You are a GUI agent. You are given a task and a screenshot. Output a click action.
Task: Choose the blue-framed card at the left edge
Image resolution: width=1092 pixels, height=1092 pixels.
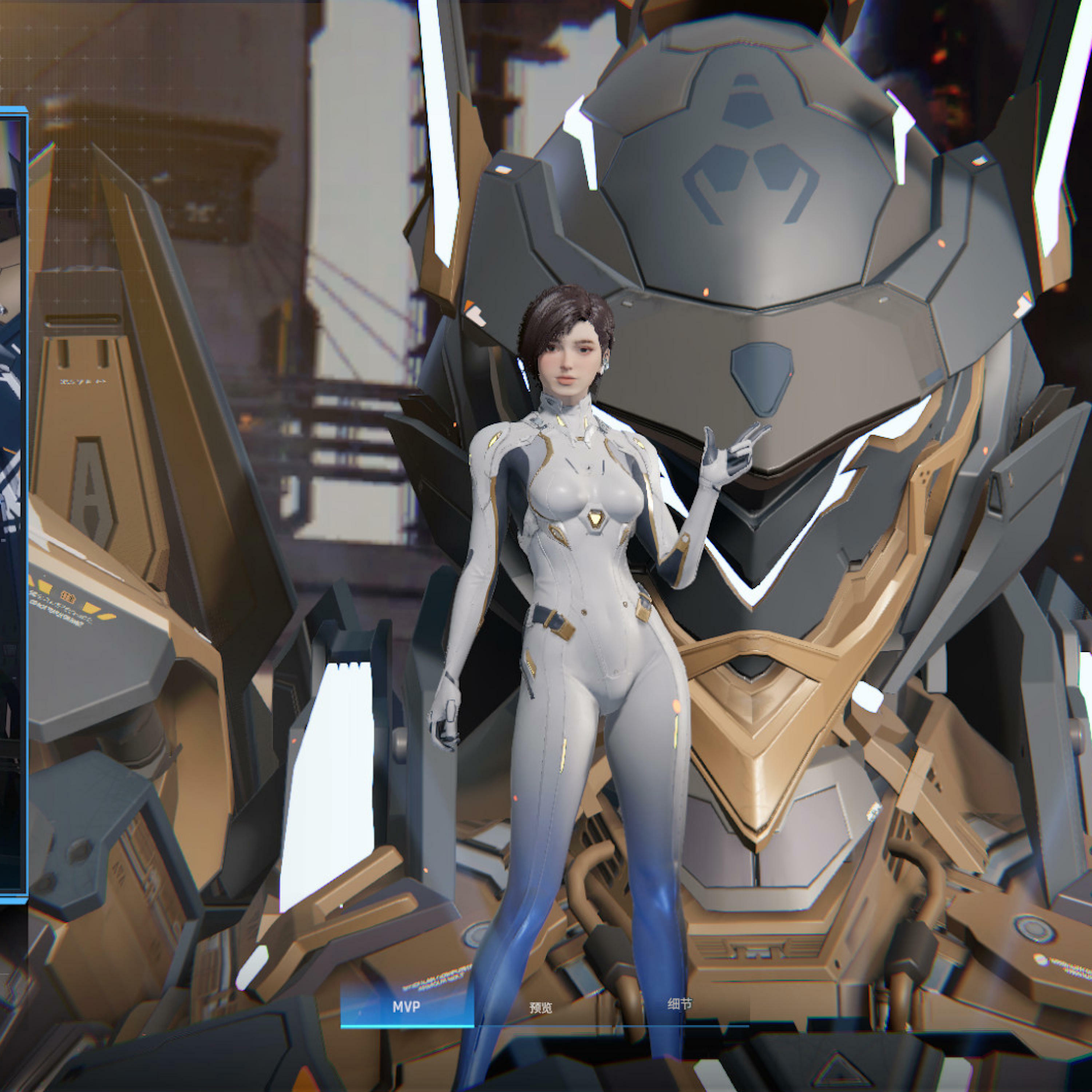coord(12,503)
